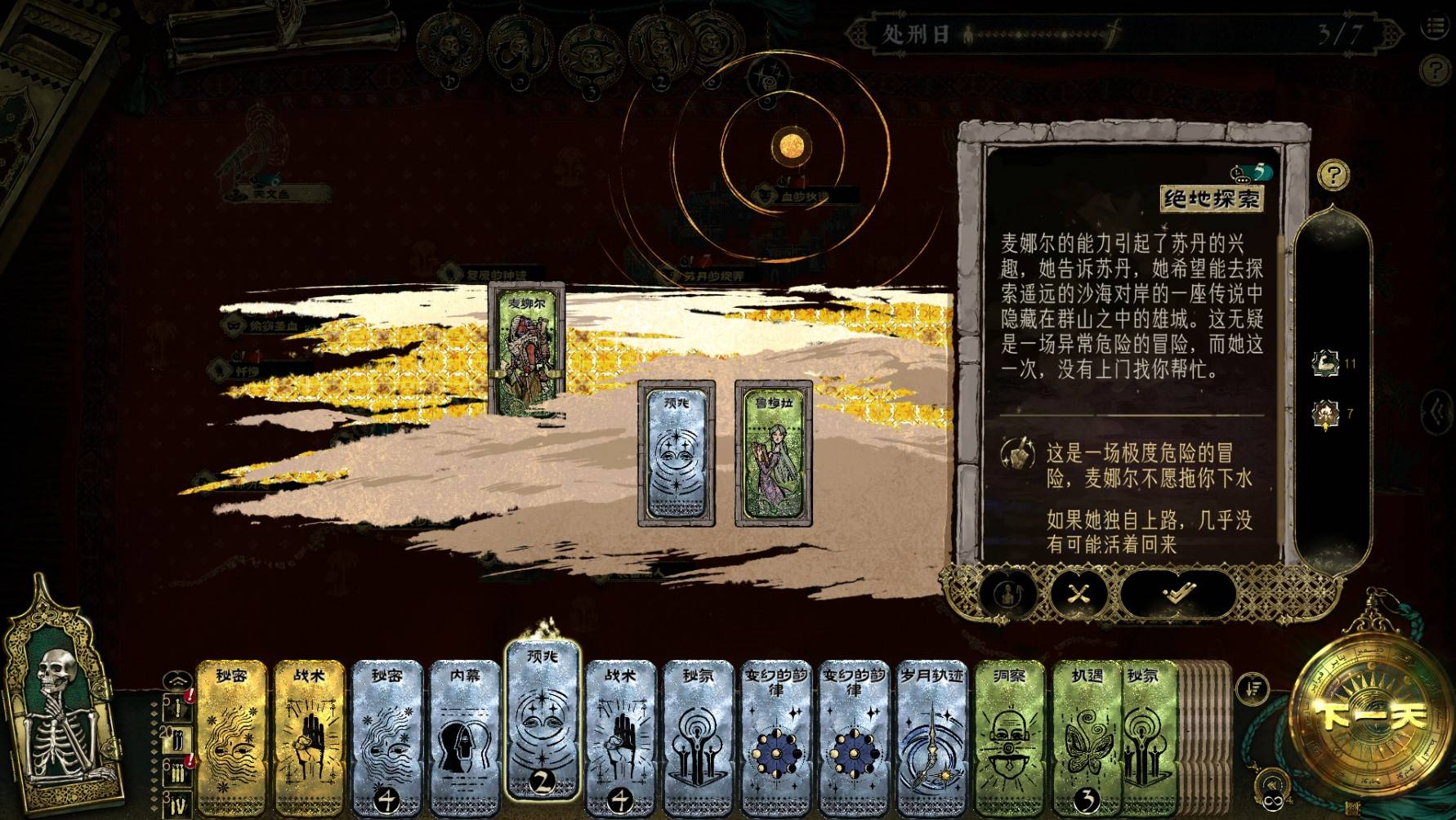Sort the hand with the sort icon
The image size is (1456, 820).
1253,688
